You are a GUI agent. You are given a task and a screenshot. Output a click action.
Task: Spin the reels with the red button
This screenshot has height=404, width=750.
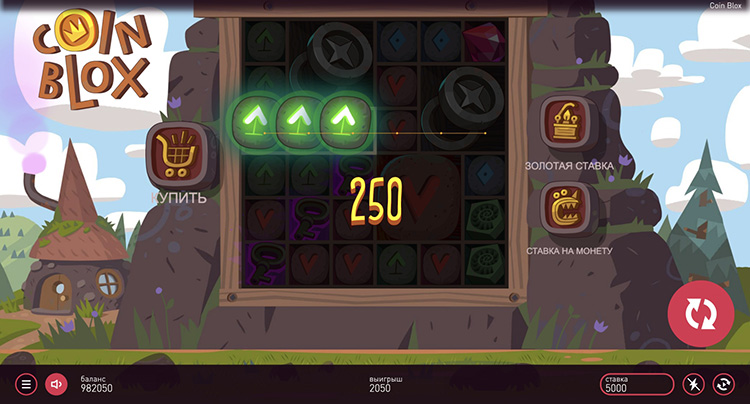[x=701, y=314]
